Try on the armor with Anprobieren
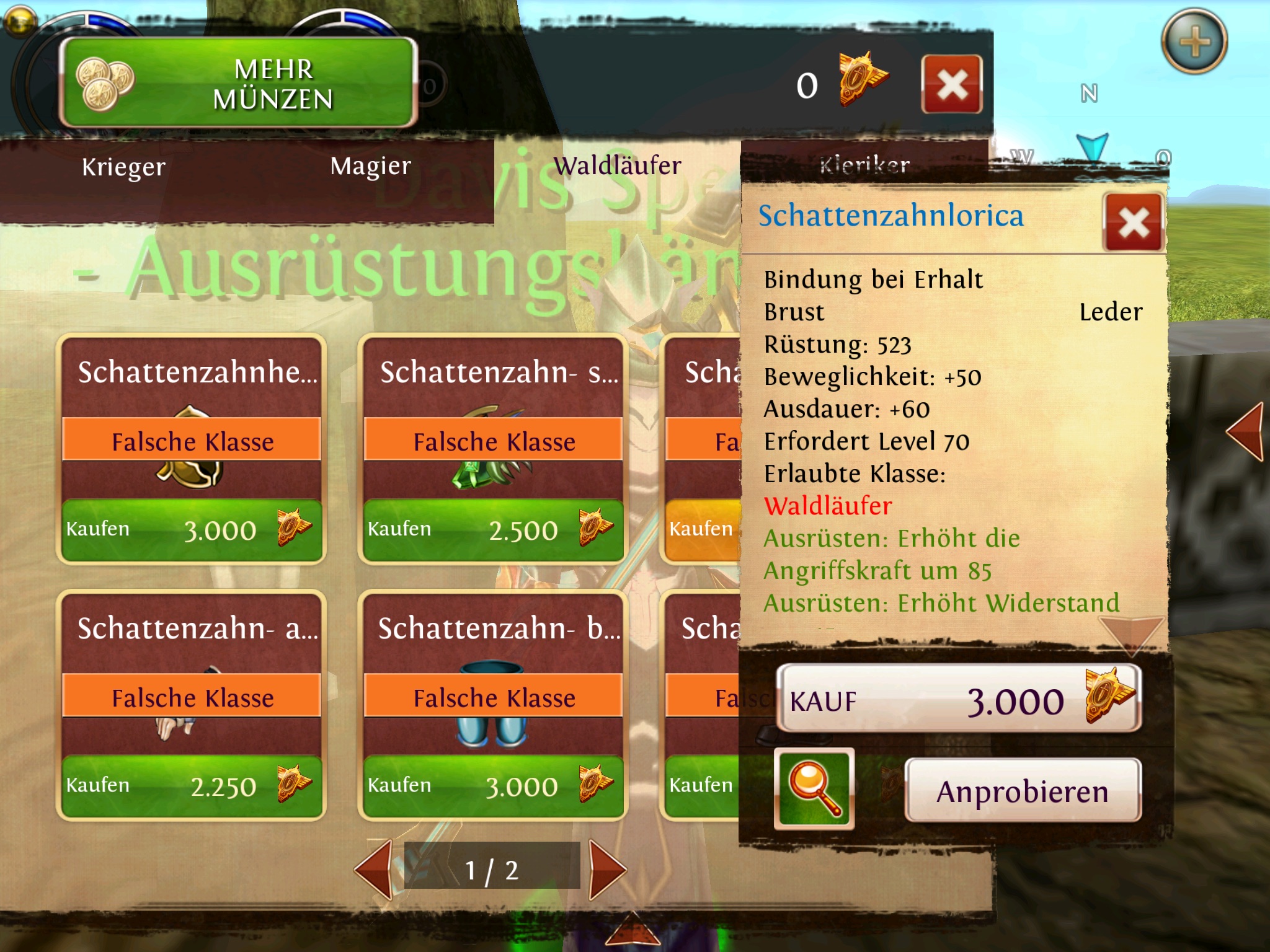 (1023, 791)
